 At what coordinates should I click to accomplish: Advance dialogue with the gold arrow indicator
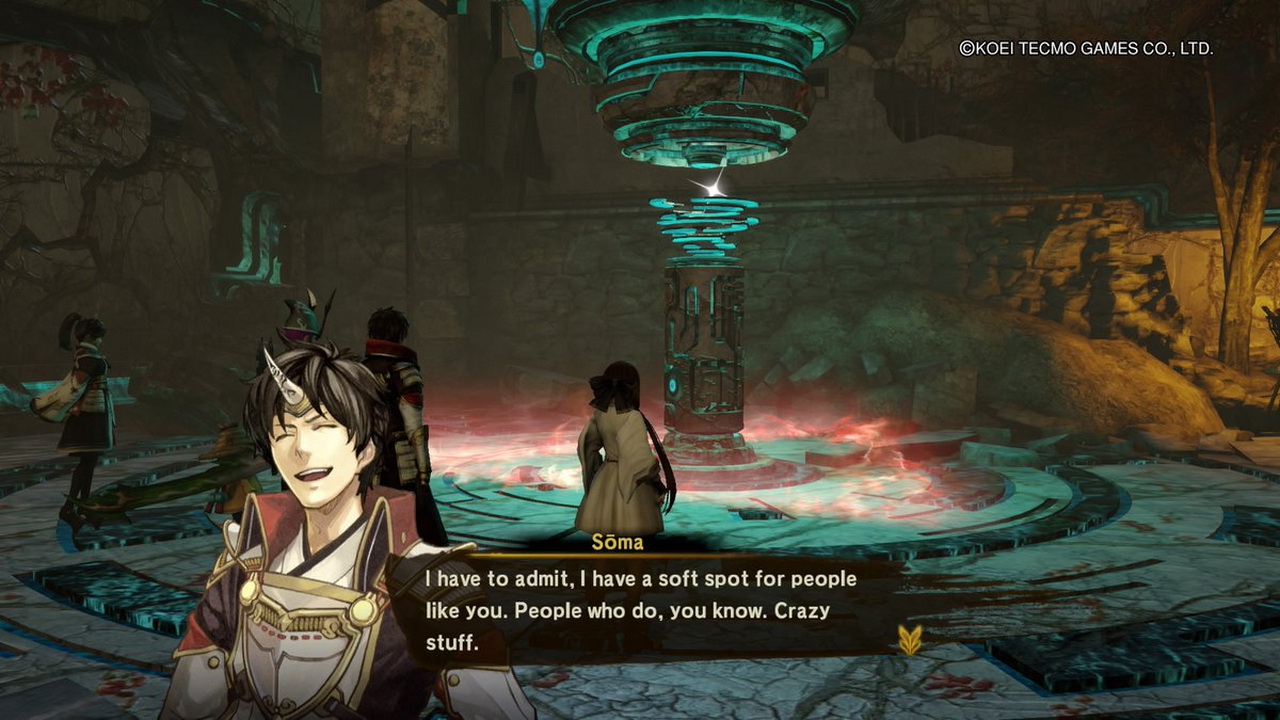coord(909,639)
